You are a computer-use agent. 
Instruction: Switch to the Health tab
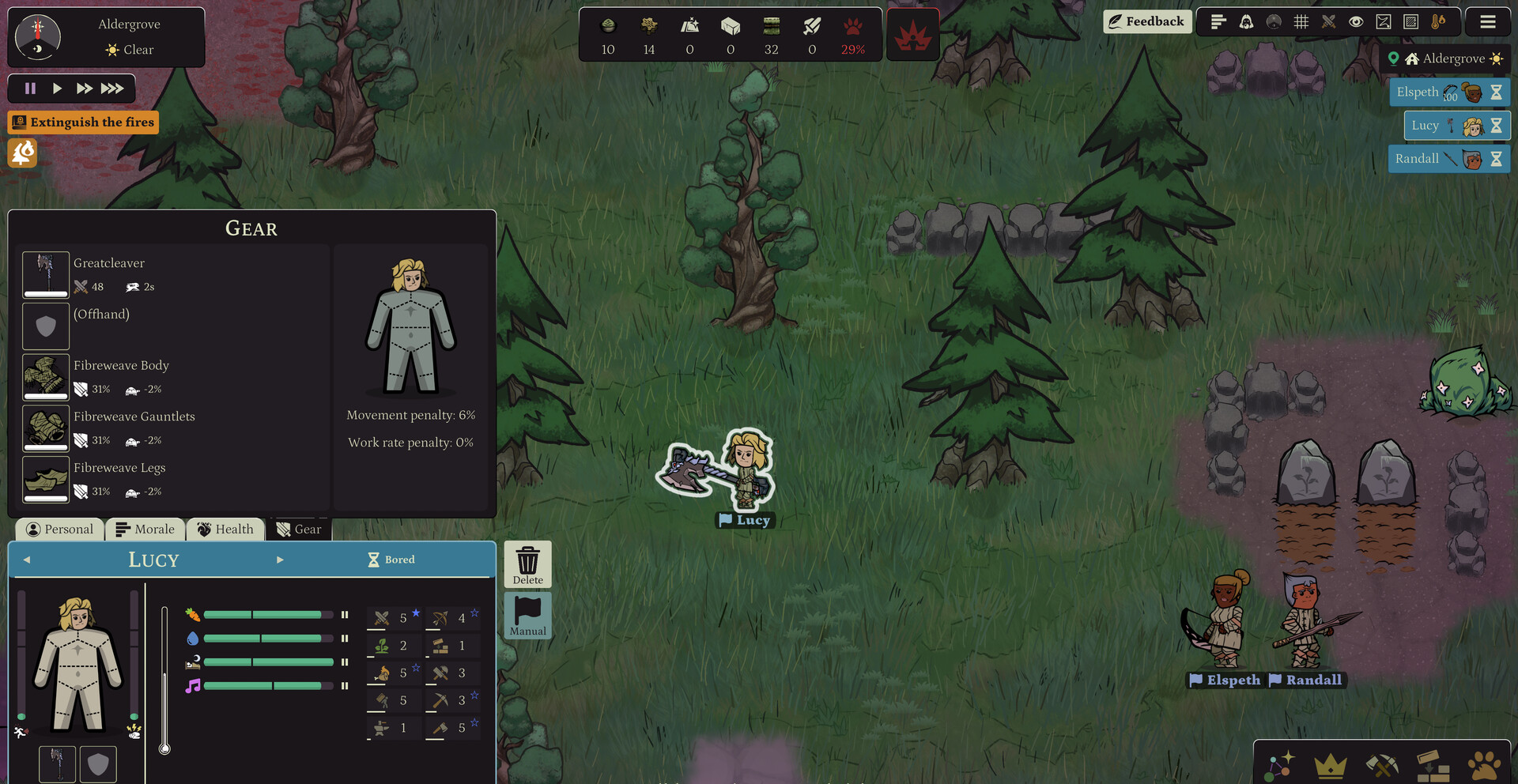225,529
